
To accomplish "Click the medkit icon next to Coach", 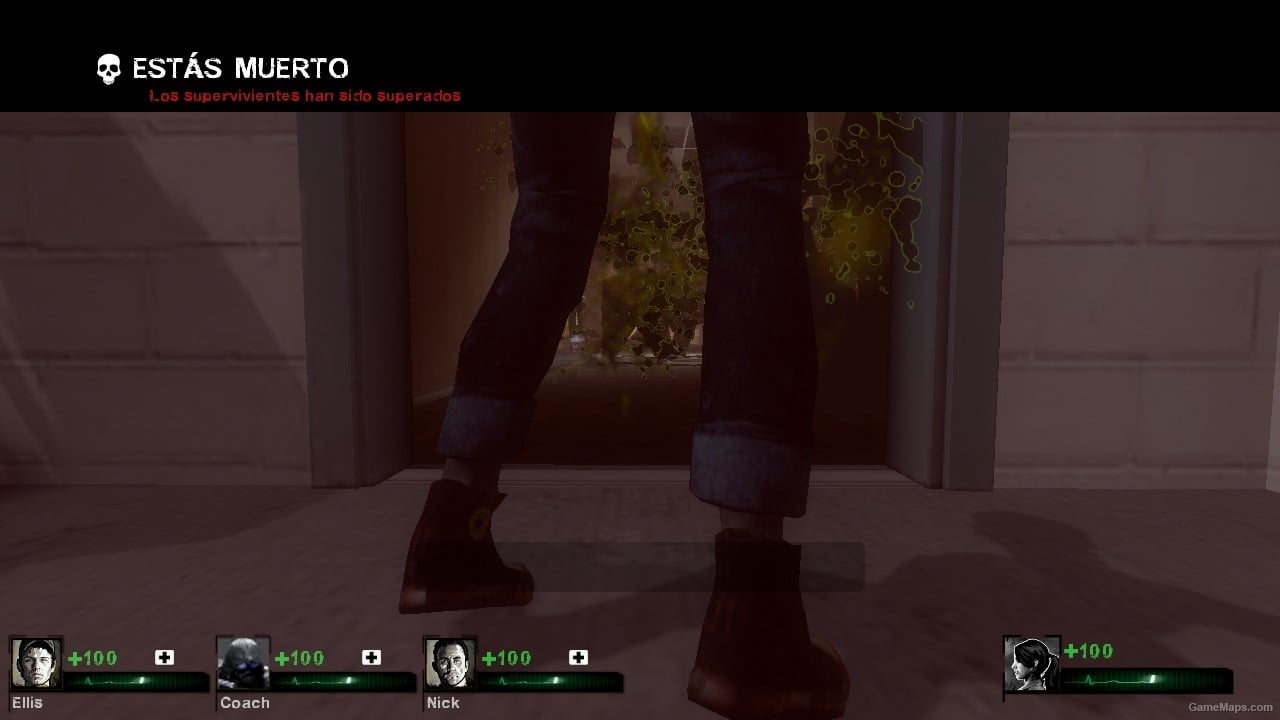I will 371,658.
